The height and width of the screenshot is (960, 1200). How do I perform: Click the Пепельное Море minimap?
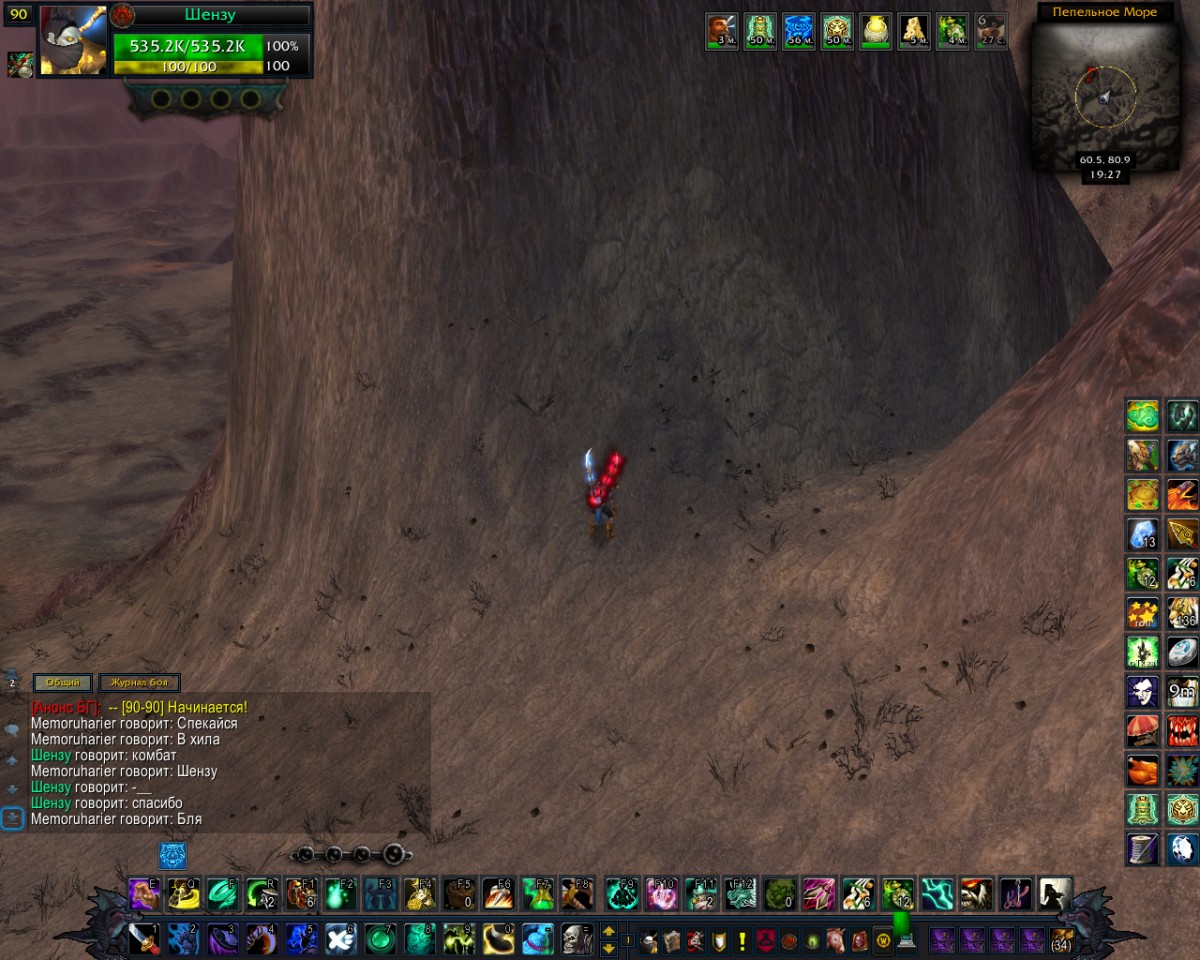(1104, 97)
